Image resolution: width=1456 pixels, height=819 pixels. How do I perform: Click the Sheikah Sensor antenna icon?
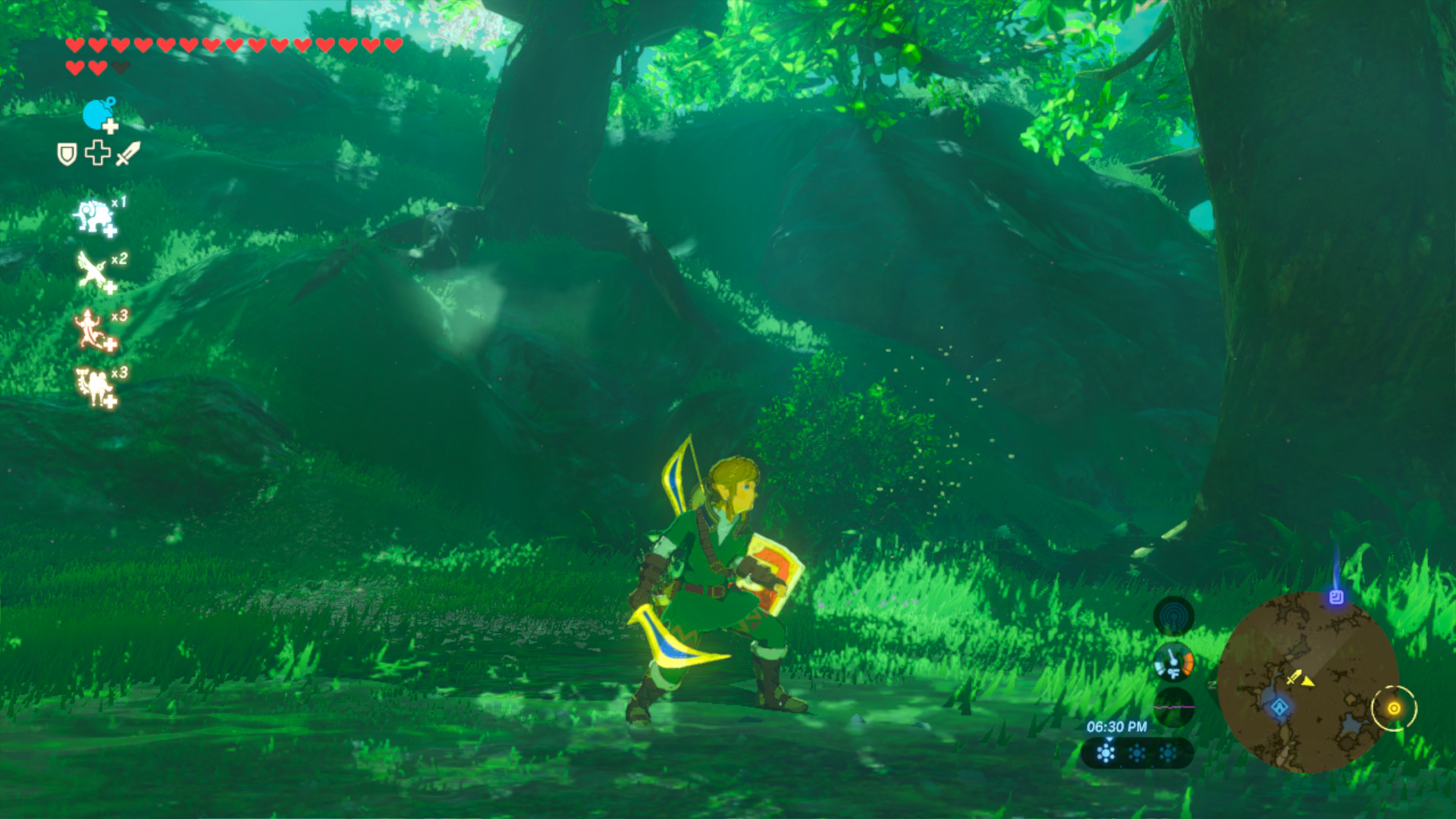[1175, 616]
